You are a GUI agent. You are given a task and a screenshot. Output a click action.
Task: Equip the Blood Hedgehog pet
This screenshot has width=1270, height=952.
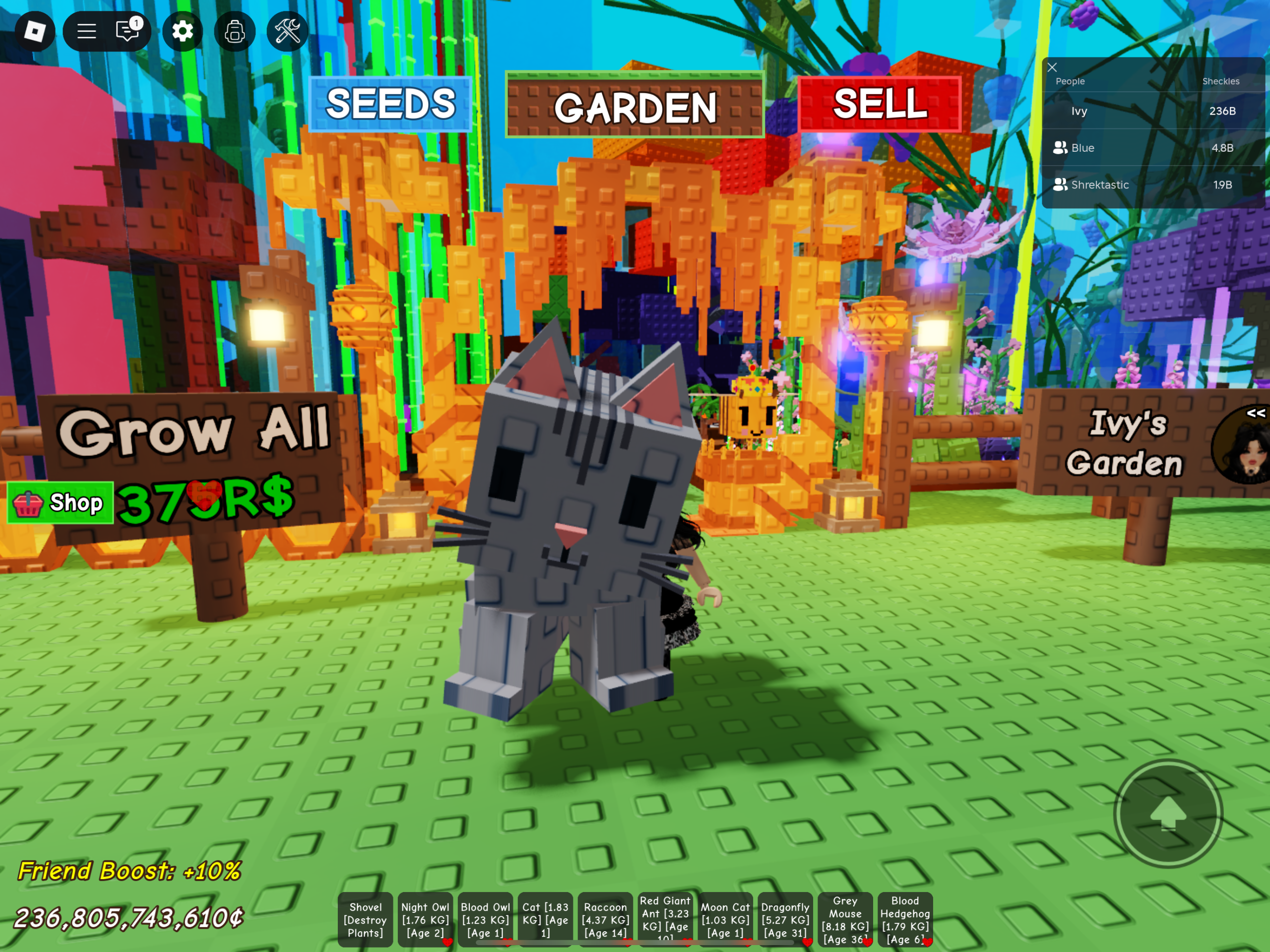pos(906,919)
